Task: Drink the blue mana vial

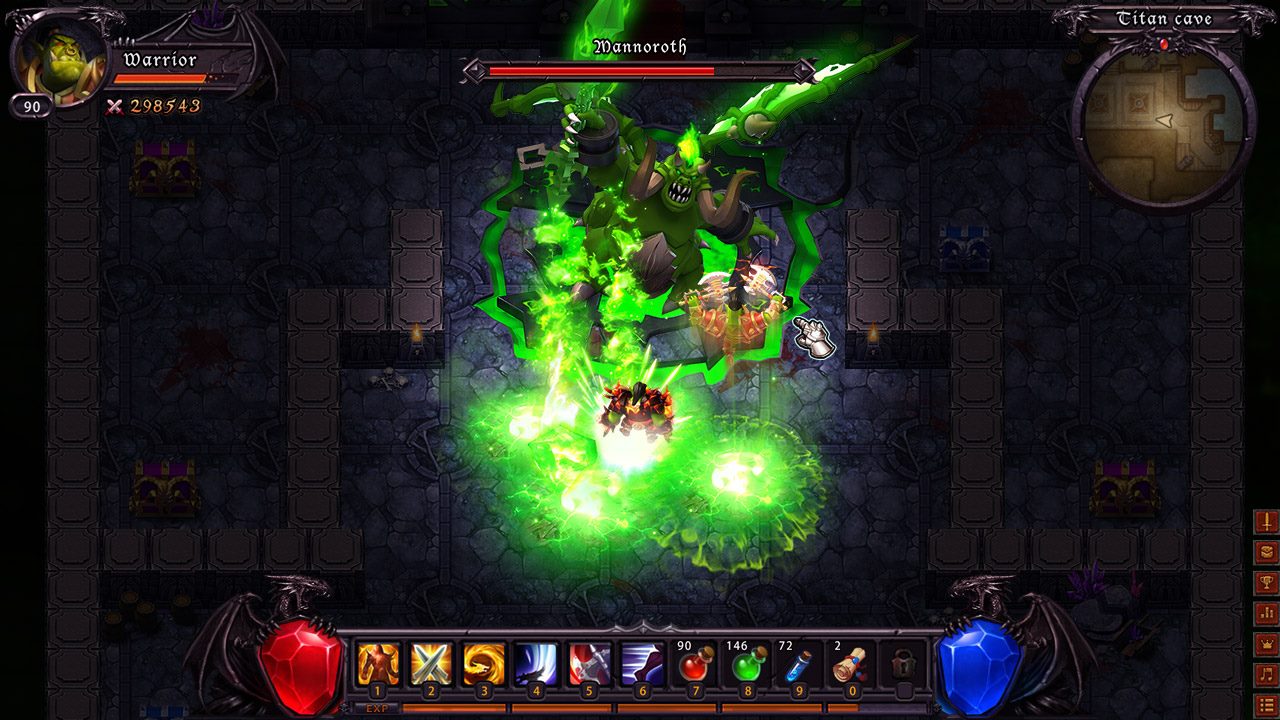Action: (x=798, y=664)
